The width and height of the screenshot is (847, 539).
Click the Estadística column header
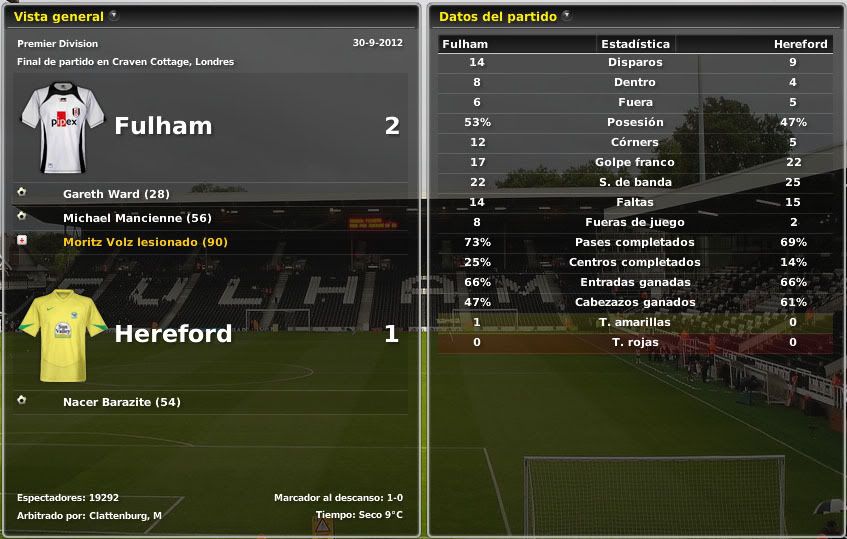[x=635, y=44]
